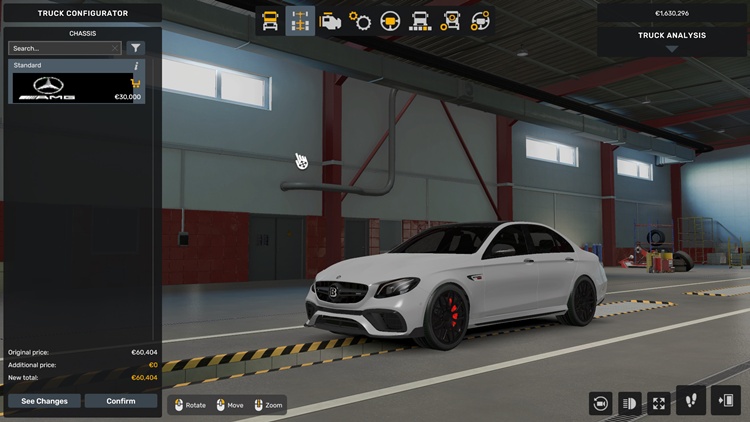The image size is (750, 422).
Task: Open the transmission gears category
Action: coord(360,21)
